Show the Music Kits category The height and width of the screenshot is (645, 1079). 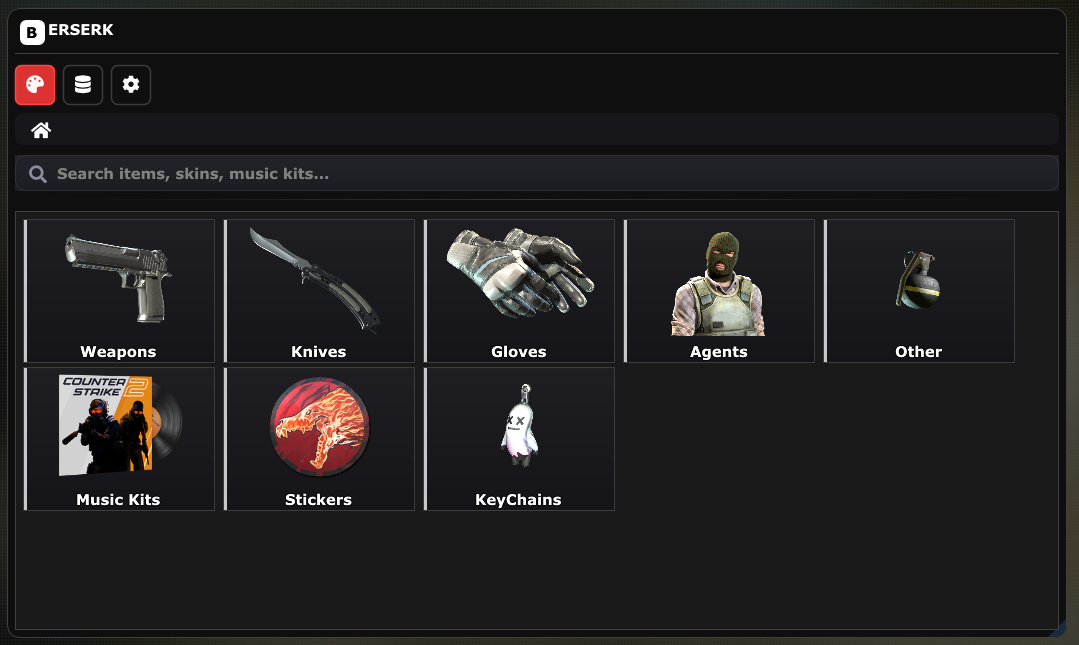tap(119, 439)
